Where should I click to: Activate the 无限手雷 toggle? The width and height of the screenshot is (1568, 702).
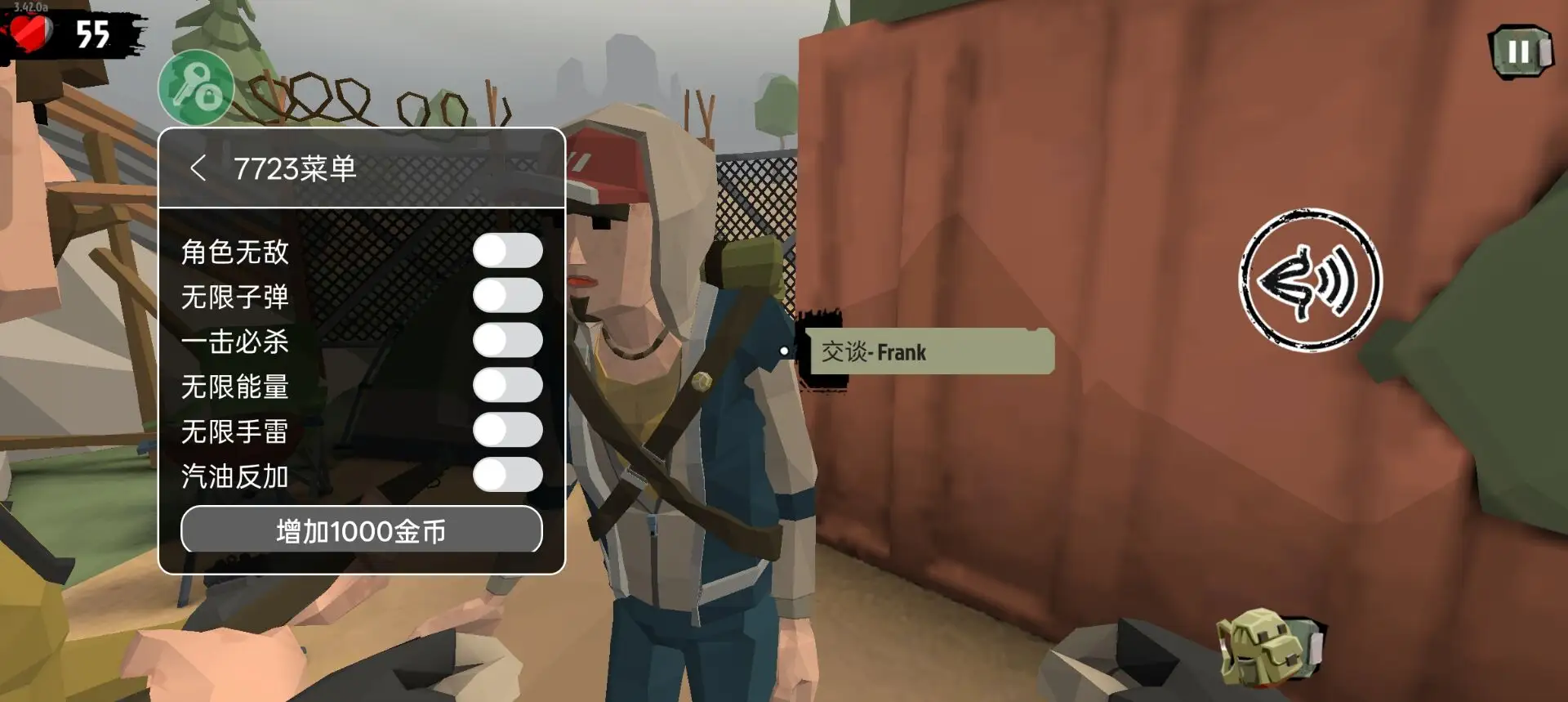(x=507, y=430)
